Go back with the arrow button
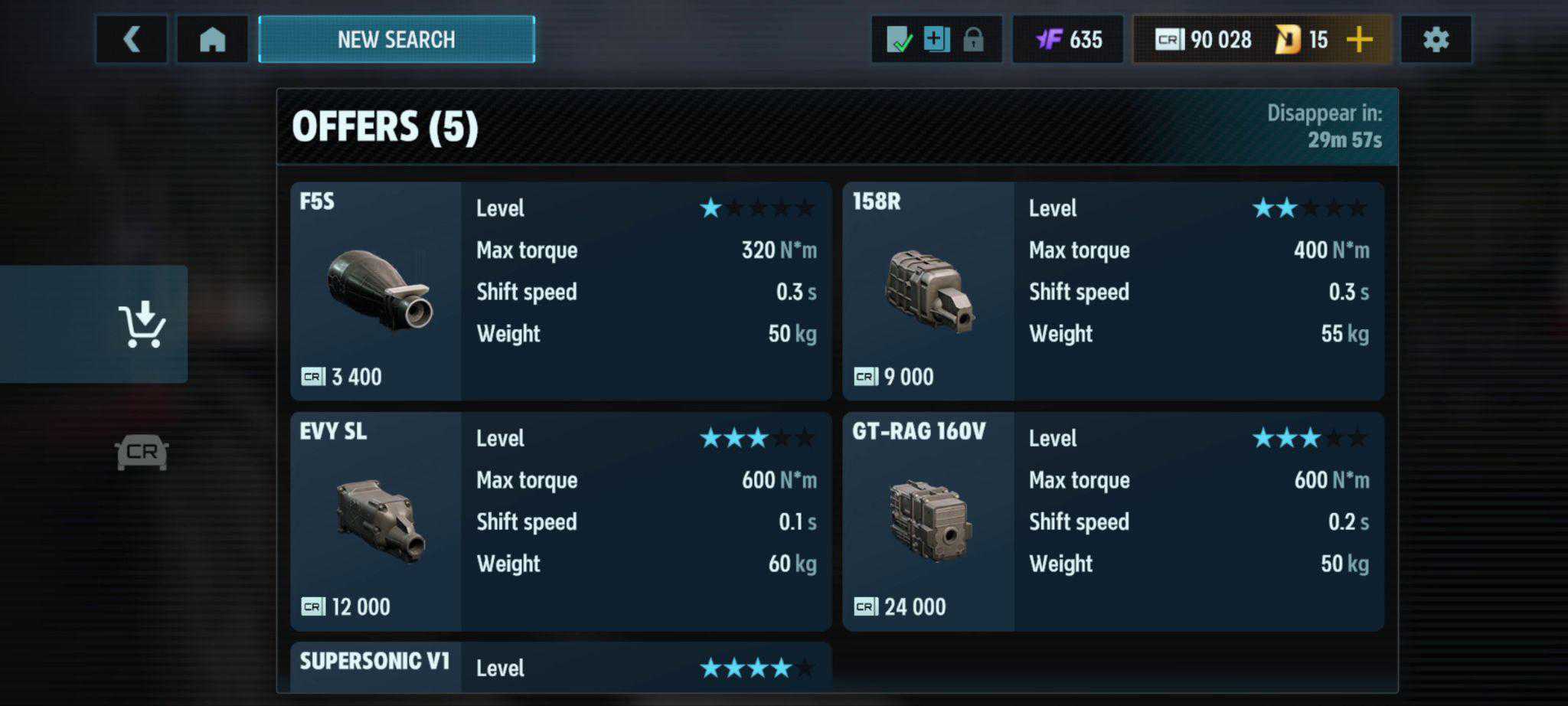Screen dimensions: 1568x706 132,39
